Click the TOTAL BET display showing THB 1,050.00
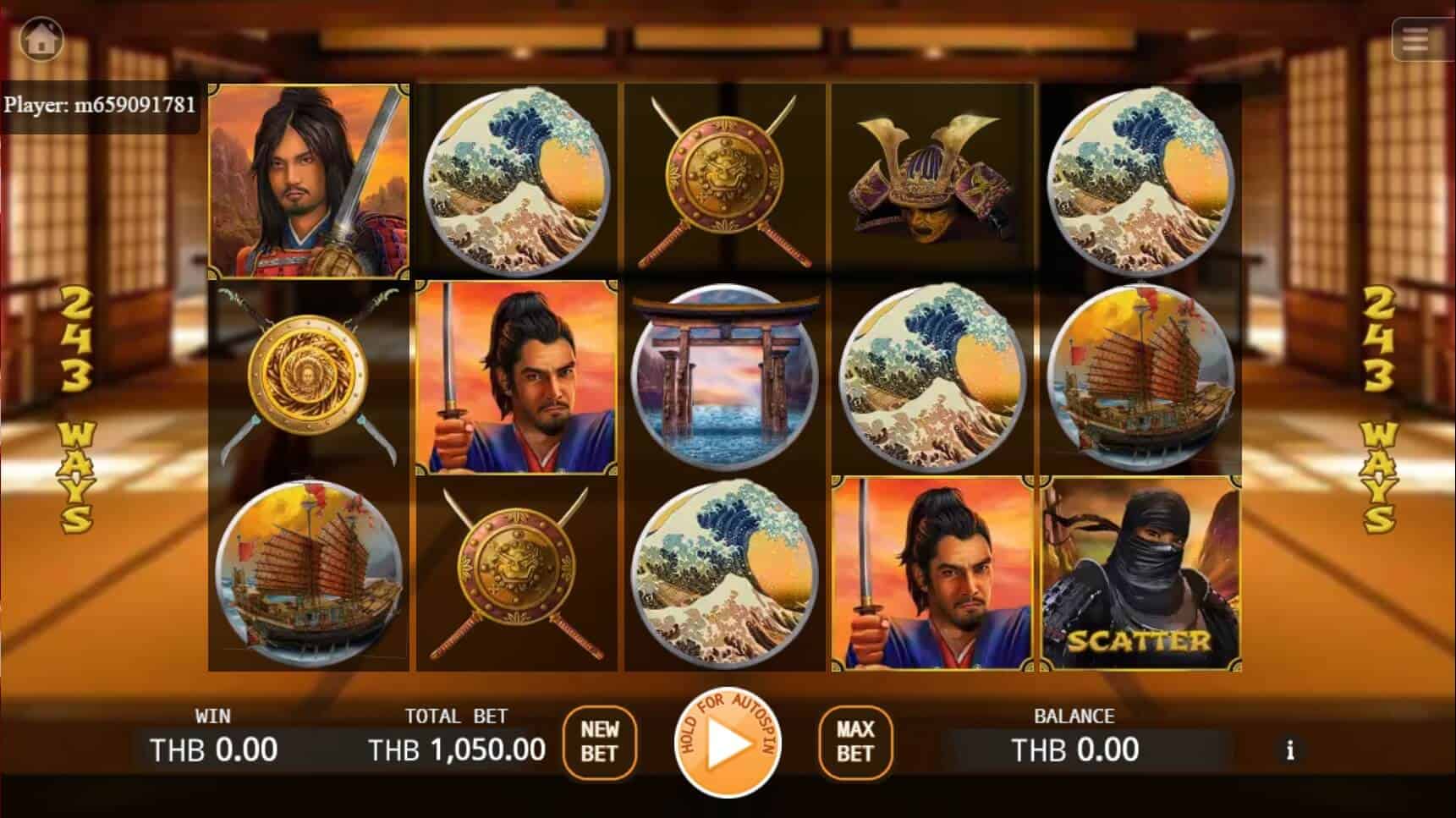The image size is (1456, 818). point(455,749)
